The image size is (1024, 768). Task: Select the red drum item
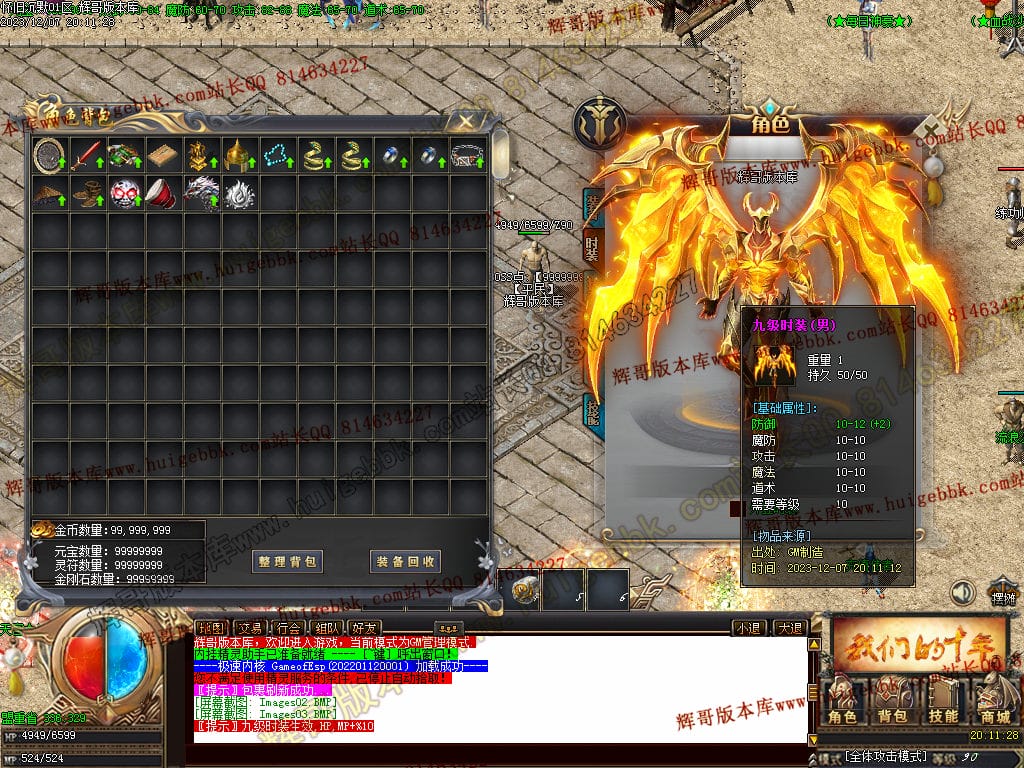[x=162, y=193]
